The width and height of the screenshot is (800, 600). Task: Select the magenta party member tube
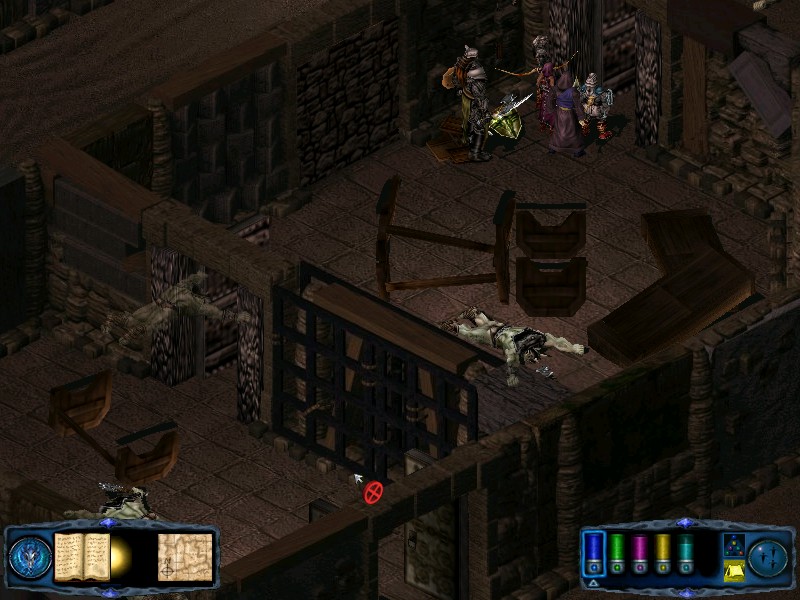(x=640, y=553)
